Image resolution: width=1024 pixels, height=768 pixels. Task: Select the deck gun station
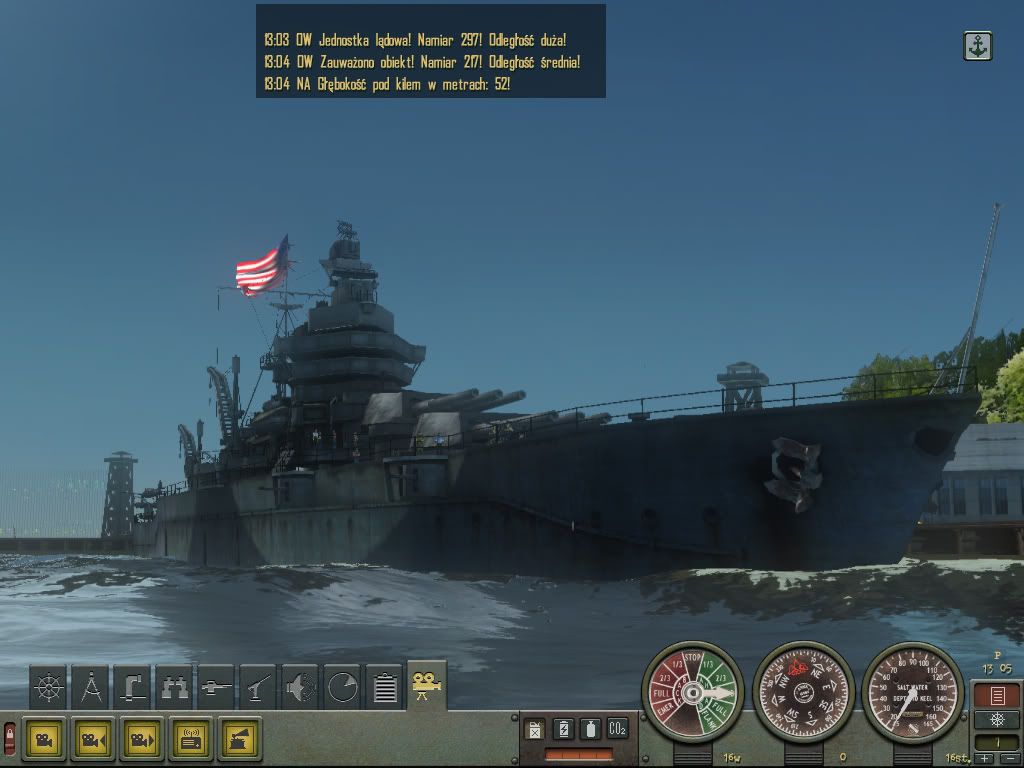(x=216, y=686)
